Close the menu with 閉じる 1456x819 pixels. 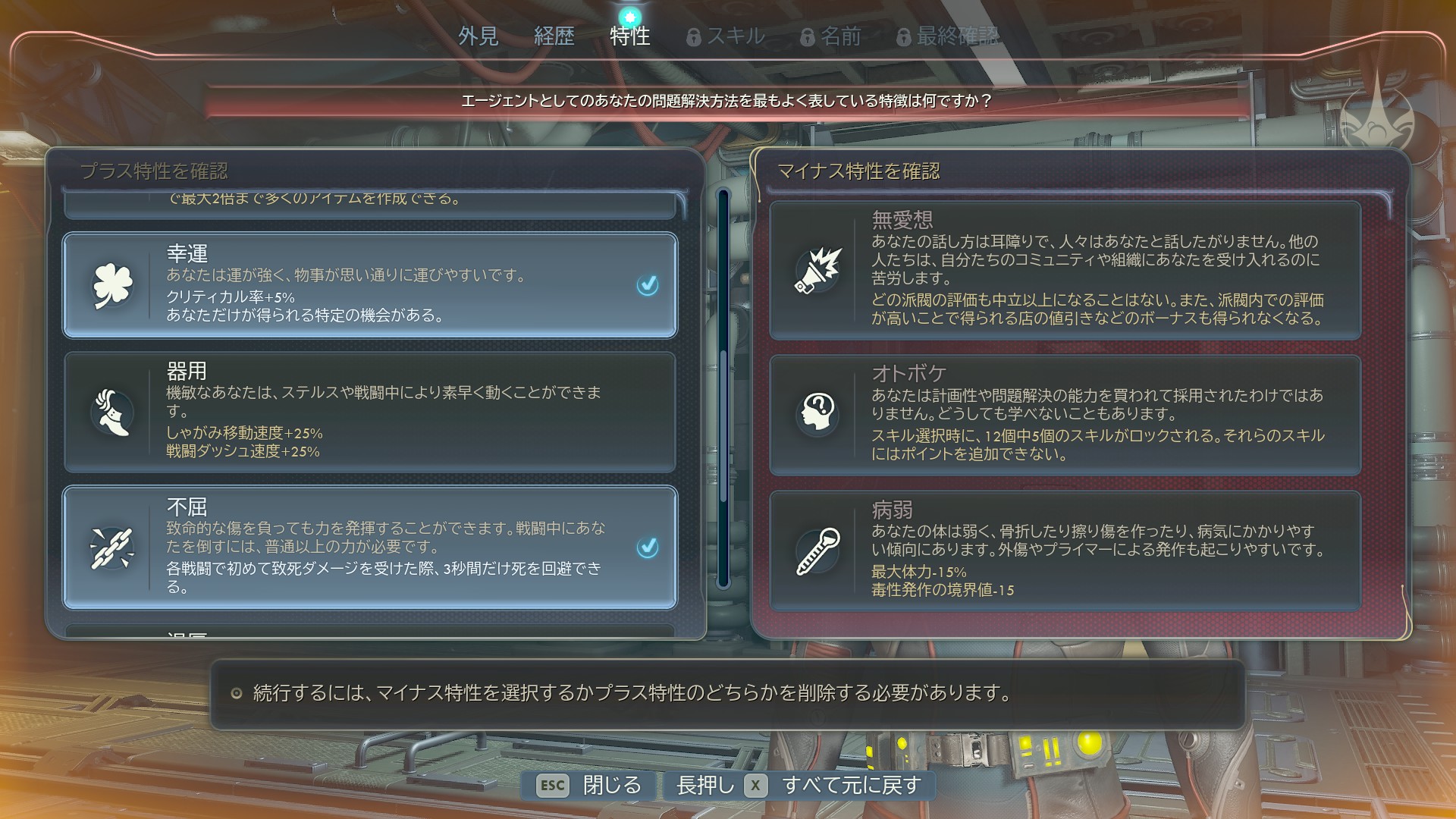[x=589, y=786]
